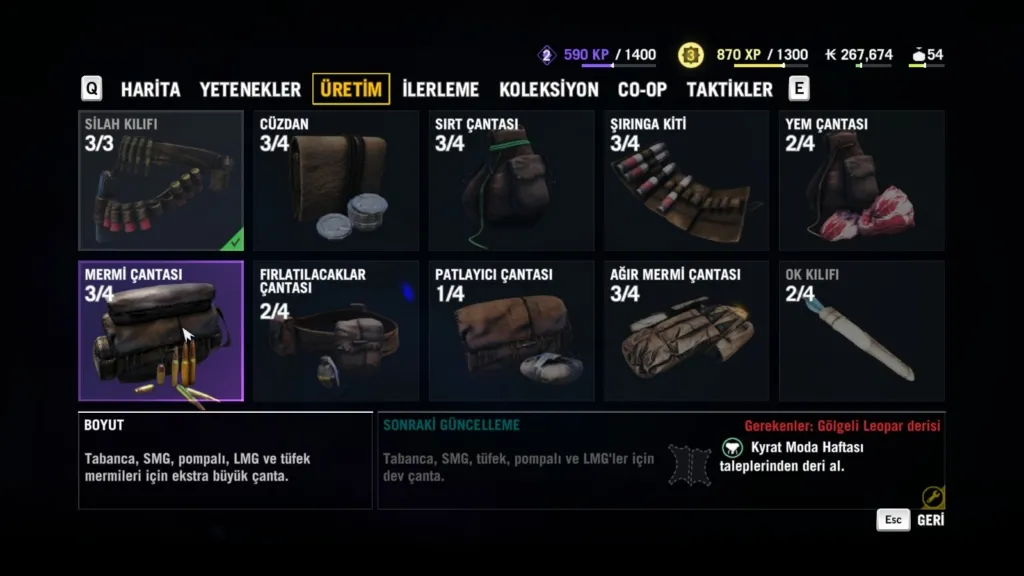
Task: Select the AĞIR MERMİ ÇANTASI tile
Action: click(x=686, y=331)
